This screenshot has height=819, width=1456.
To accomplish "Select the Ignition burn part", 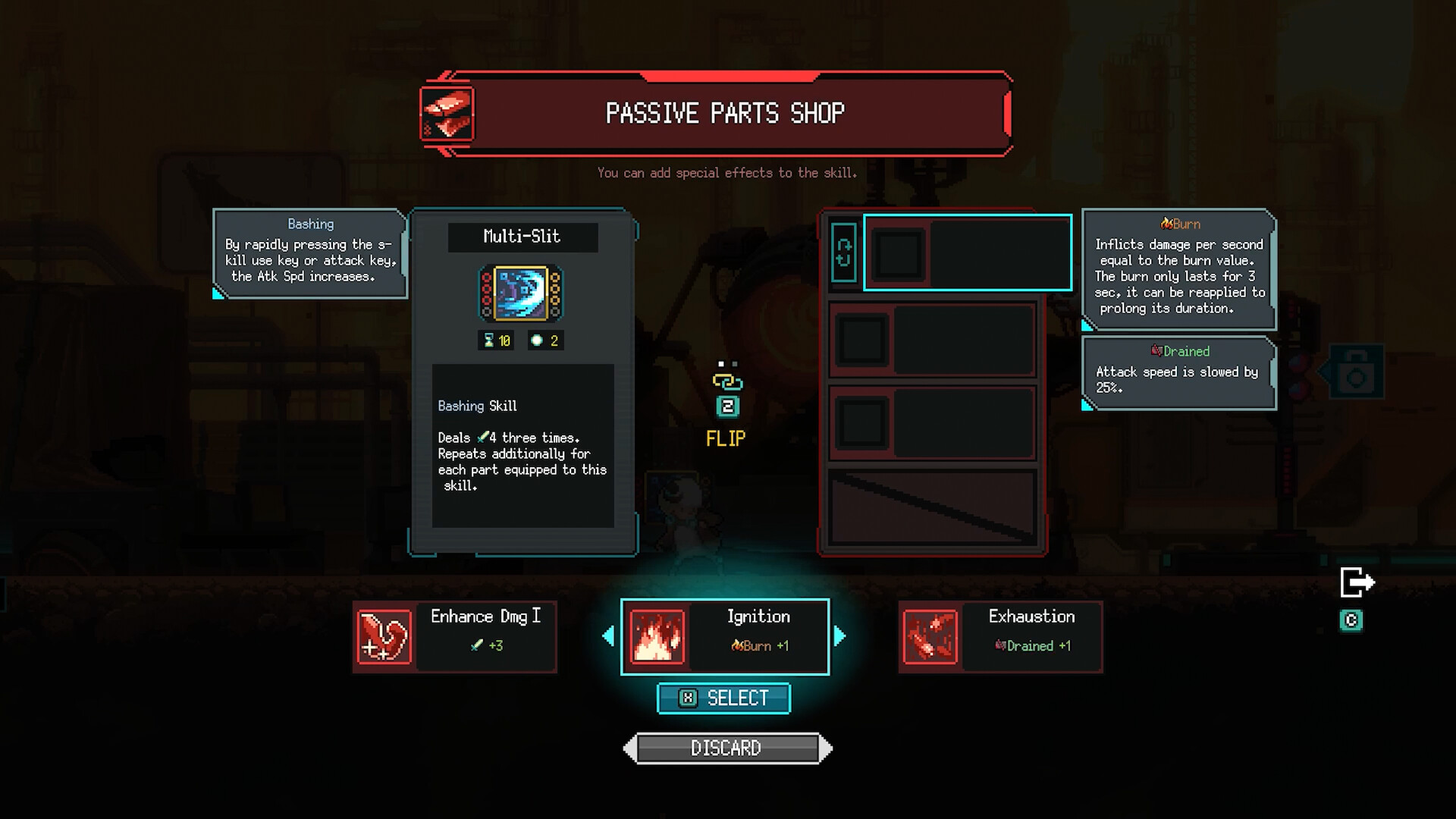I will pos(725,637).
